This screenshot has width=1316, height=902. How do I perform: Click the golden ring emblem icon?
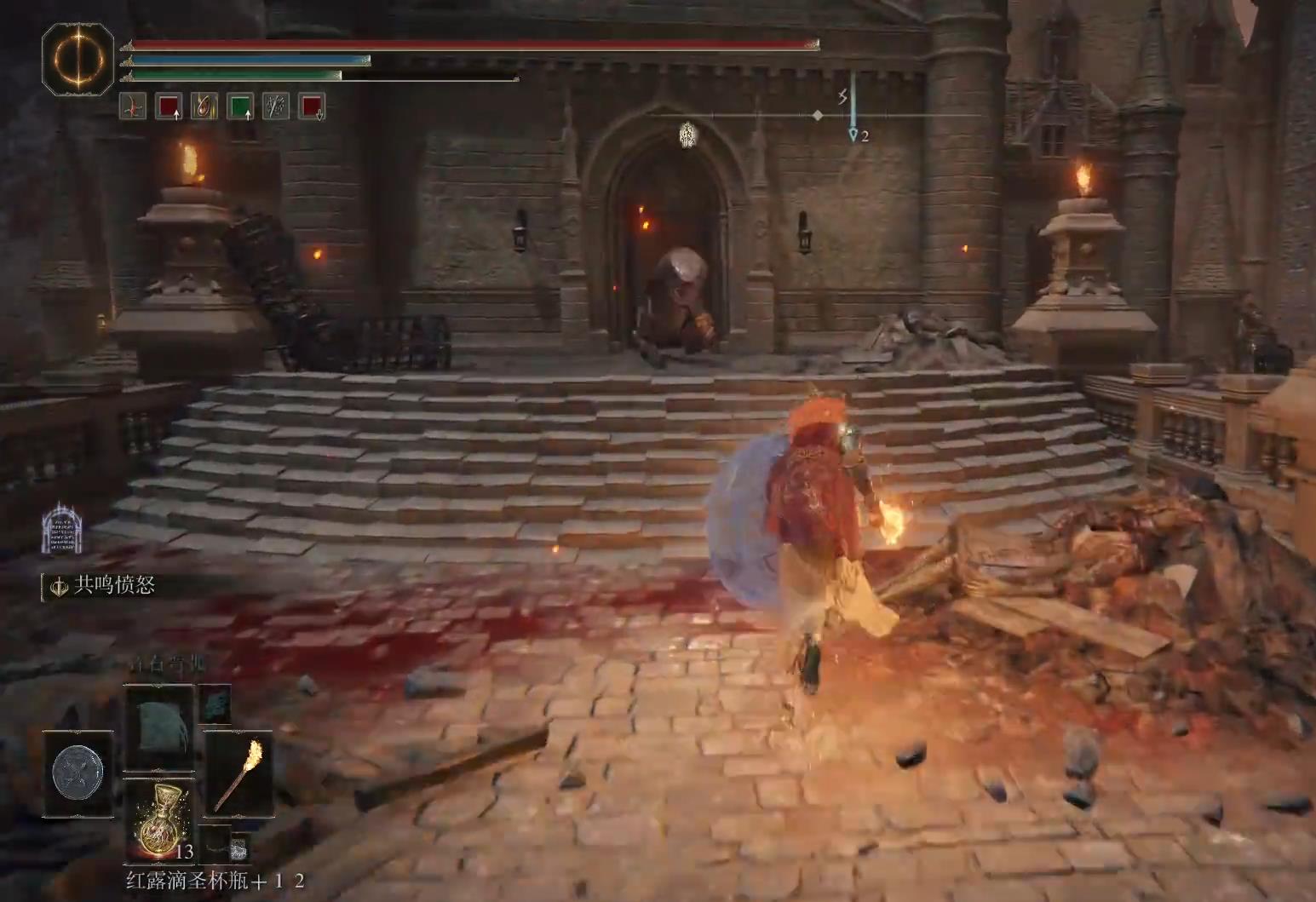point(78,59)
